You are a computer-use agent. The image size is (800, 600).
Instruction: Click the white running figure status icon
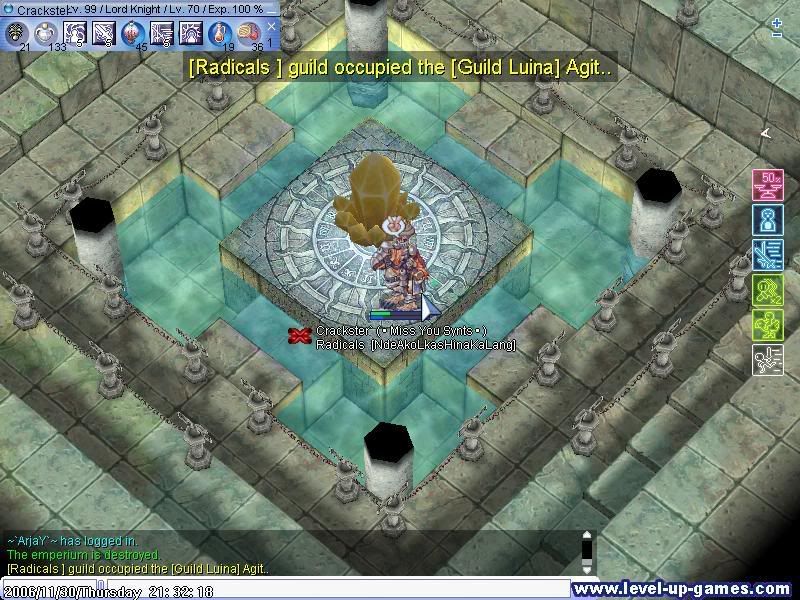[x=766, y=360]
